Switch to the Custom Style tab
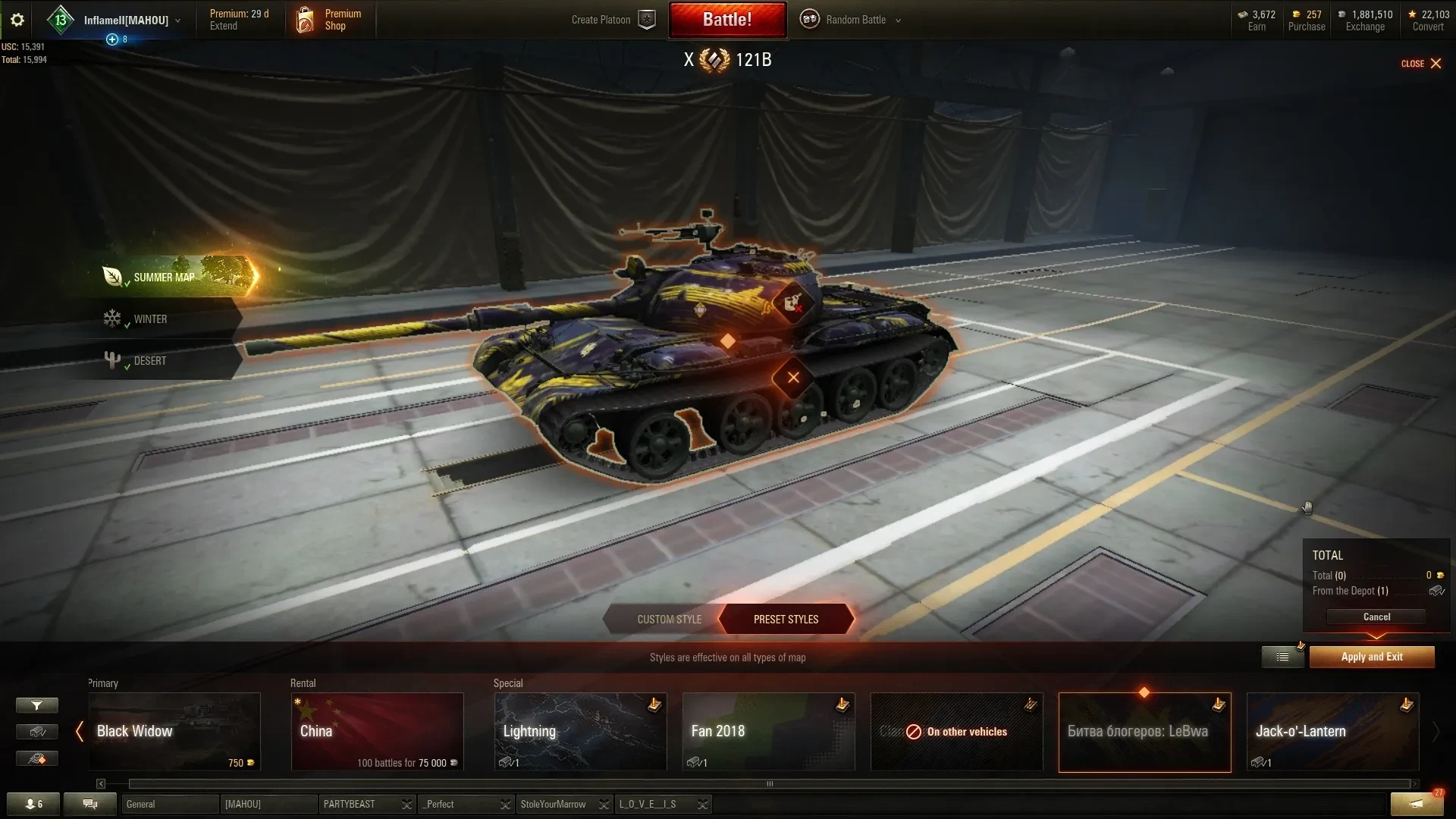This screenshot has height=819, width=1456. [668, 620]
